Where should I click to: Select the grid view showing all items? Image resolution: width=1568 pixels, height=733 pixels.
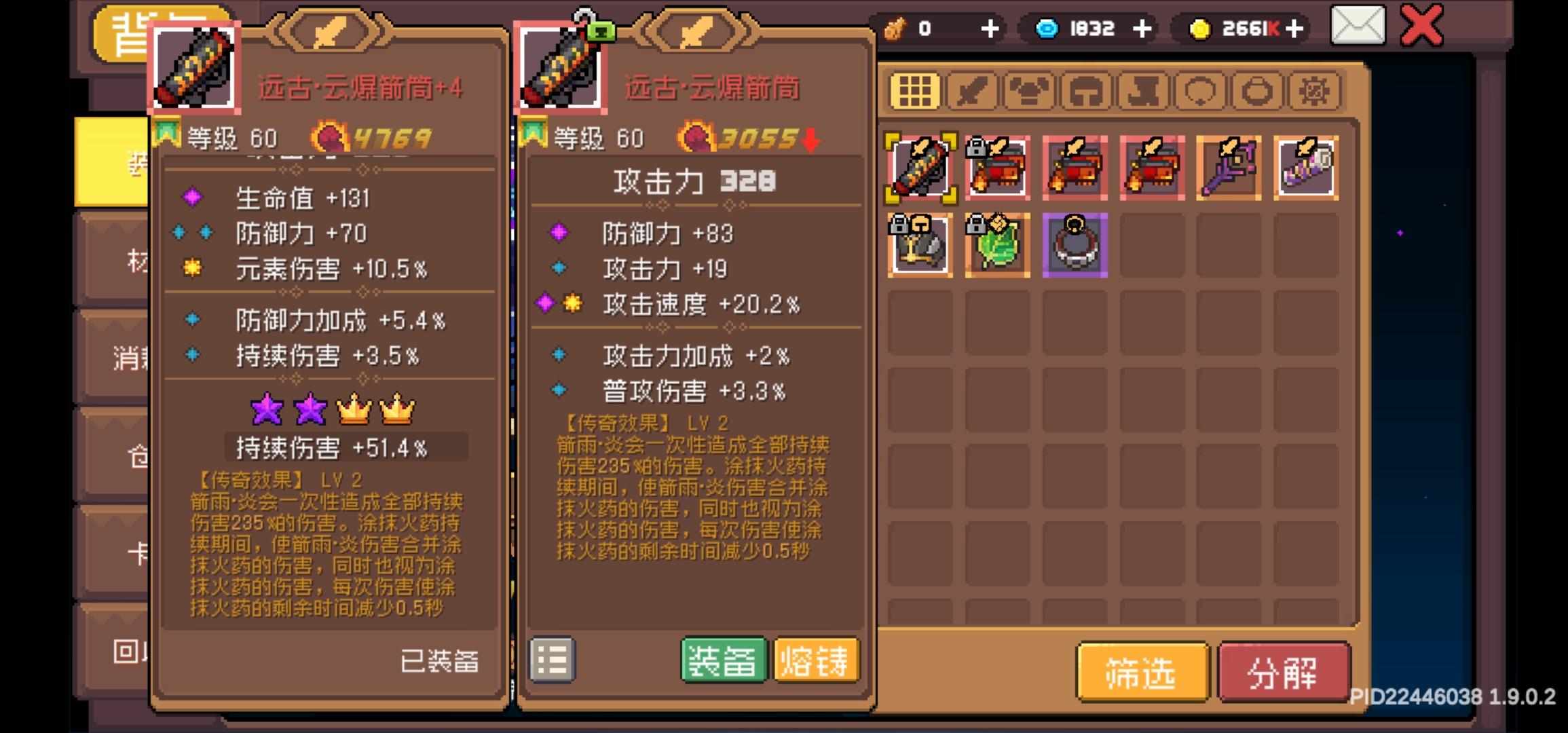[915, 90]
